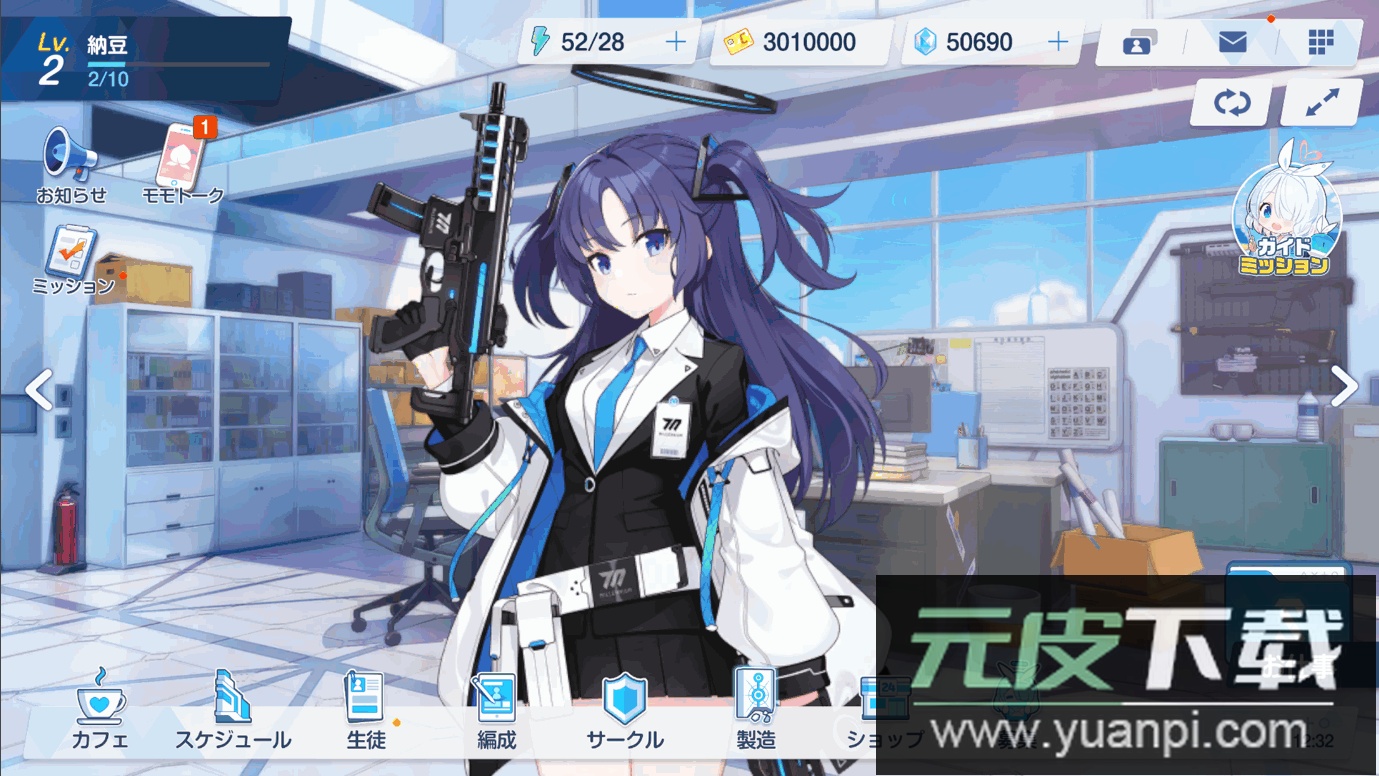
Task: Open the main menu grid icon
Action: coord(1321,42)
